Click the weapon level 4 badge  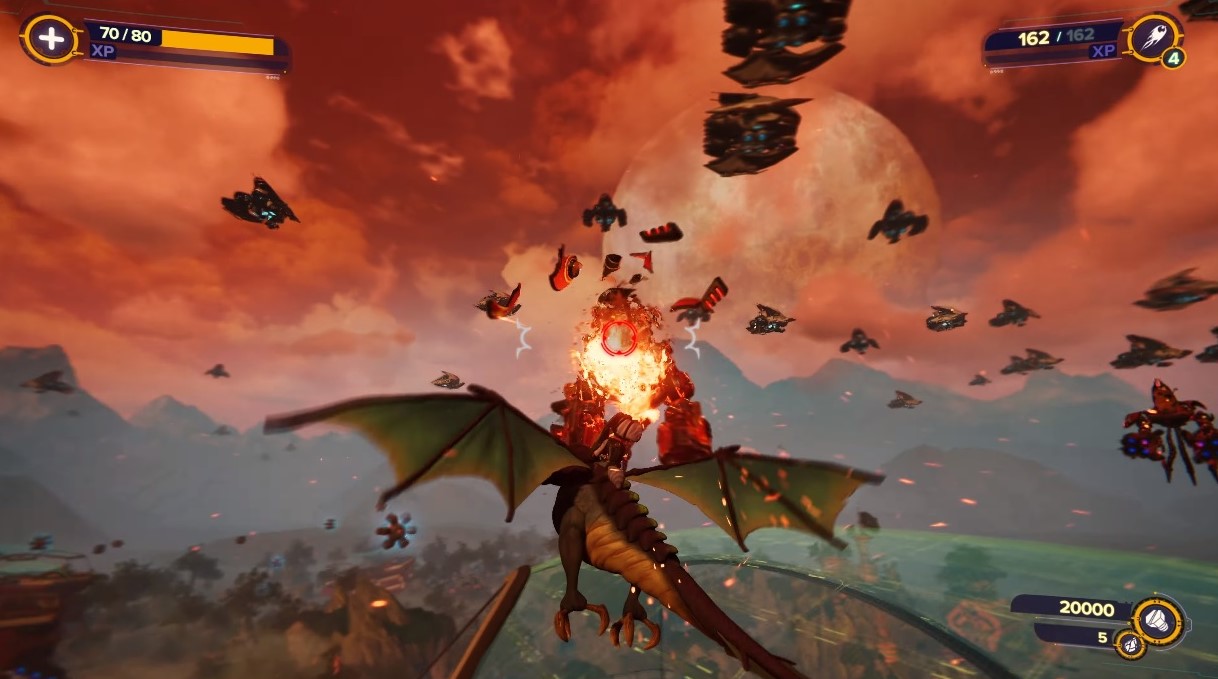1172,58
